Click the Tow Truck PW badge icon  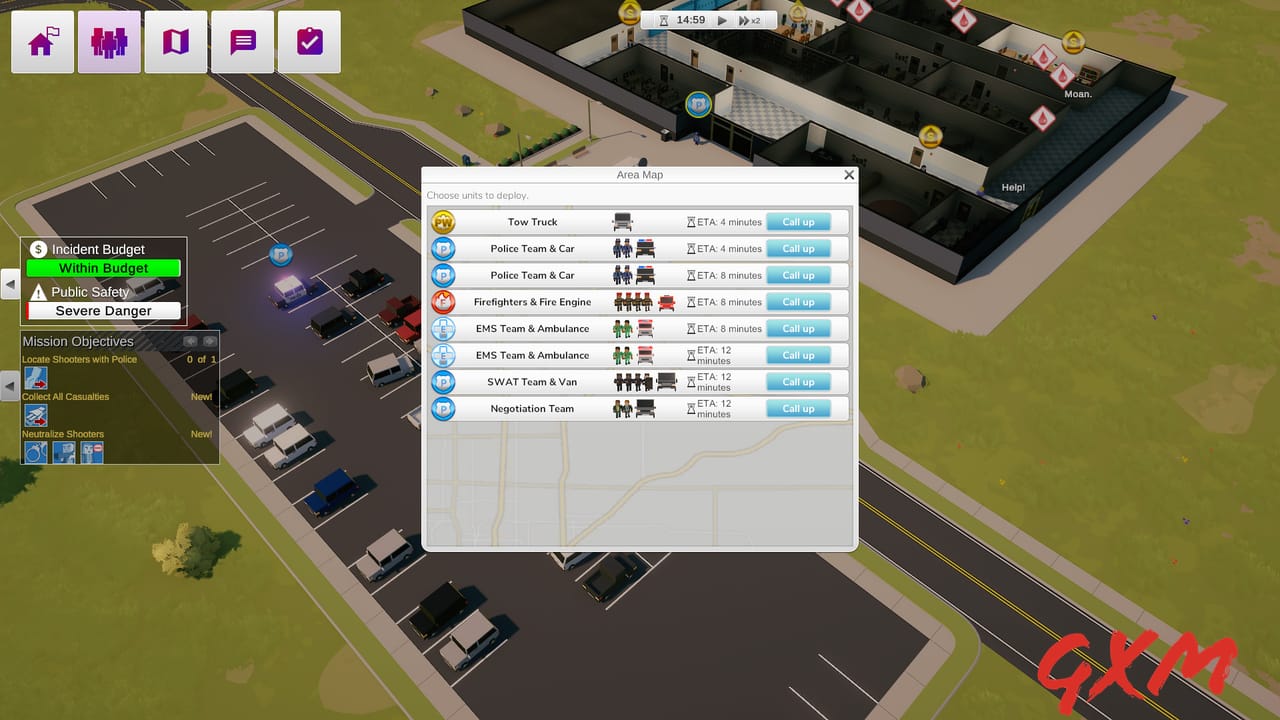point(442,221)
